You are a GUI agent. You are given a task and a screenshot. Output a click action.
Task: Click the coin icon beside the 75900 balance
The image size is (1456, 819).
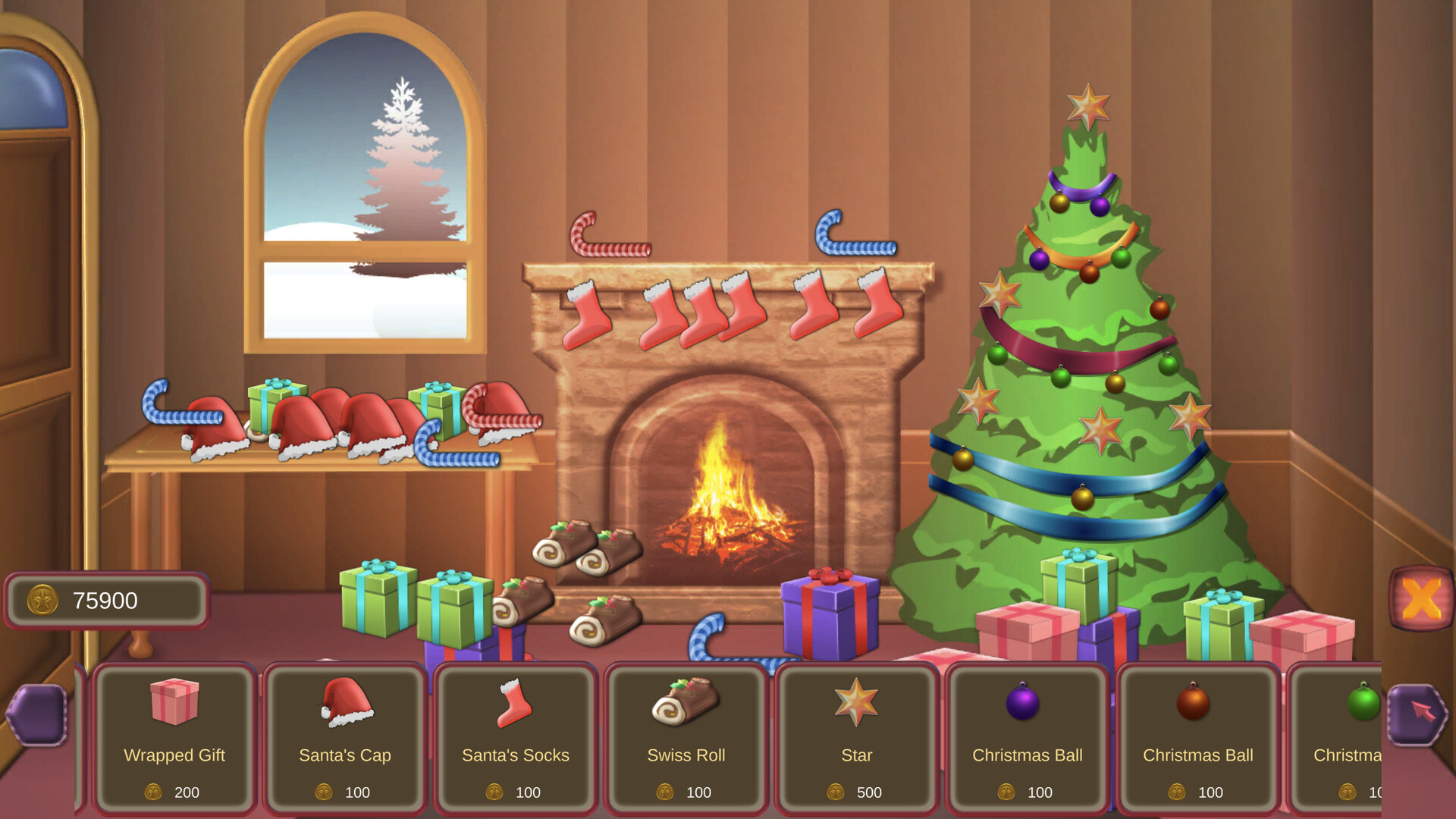pos(44,600)
